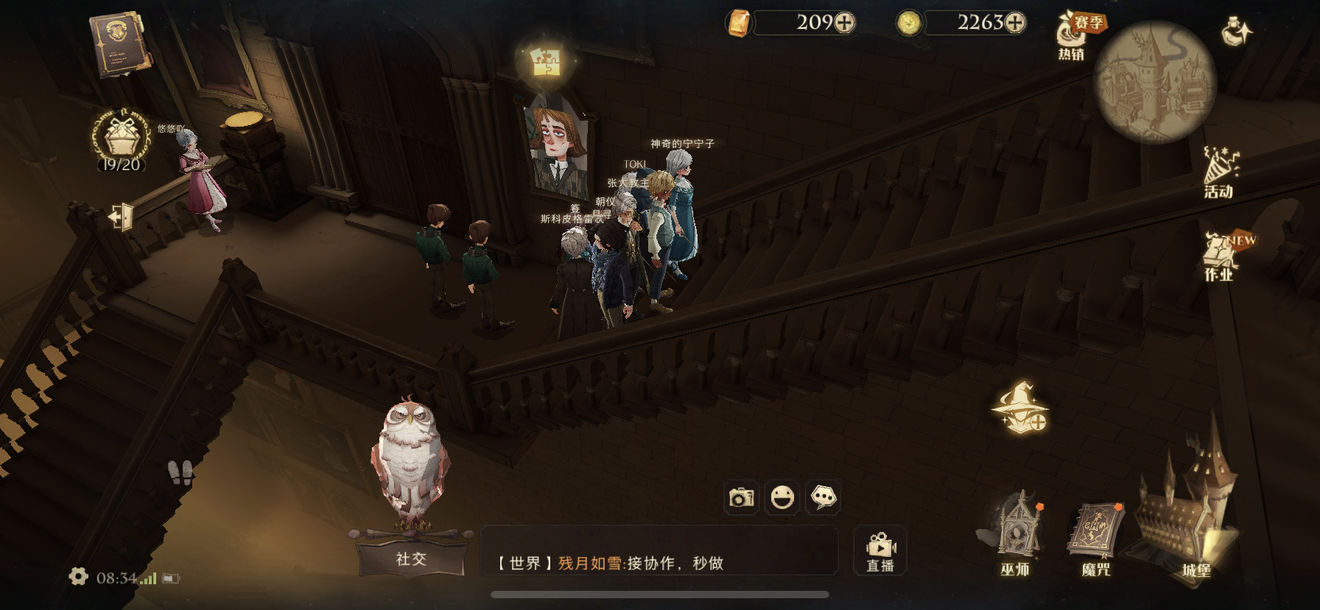Open the gift box 19/20 reward
The height and width of the screenshot is (610, 1320).
(120, 139)
